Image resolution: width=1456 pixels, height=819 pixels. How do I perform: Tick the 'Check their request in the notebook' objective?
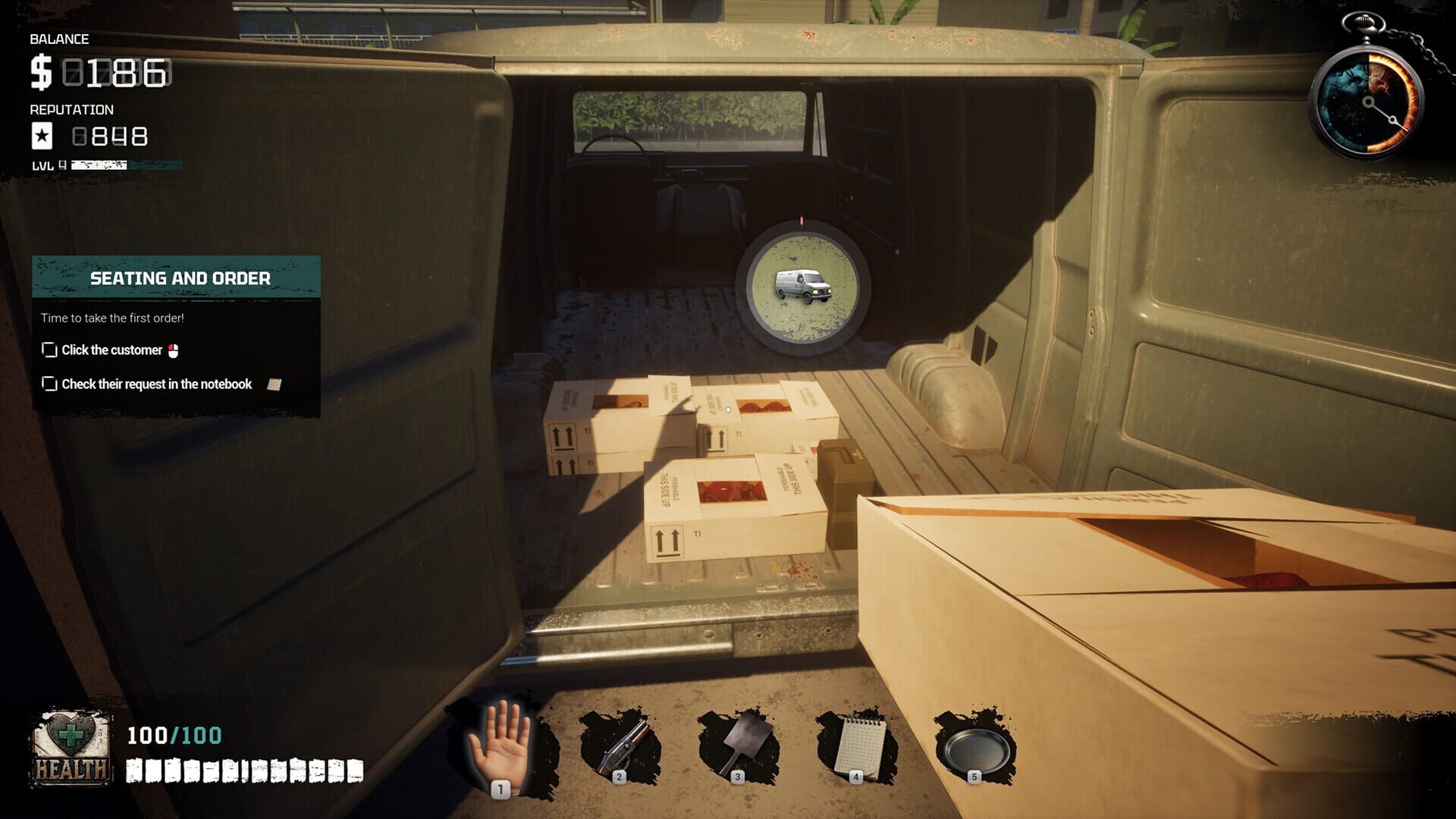pos(49,384)
